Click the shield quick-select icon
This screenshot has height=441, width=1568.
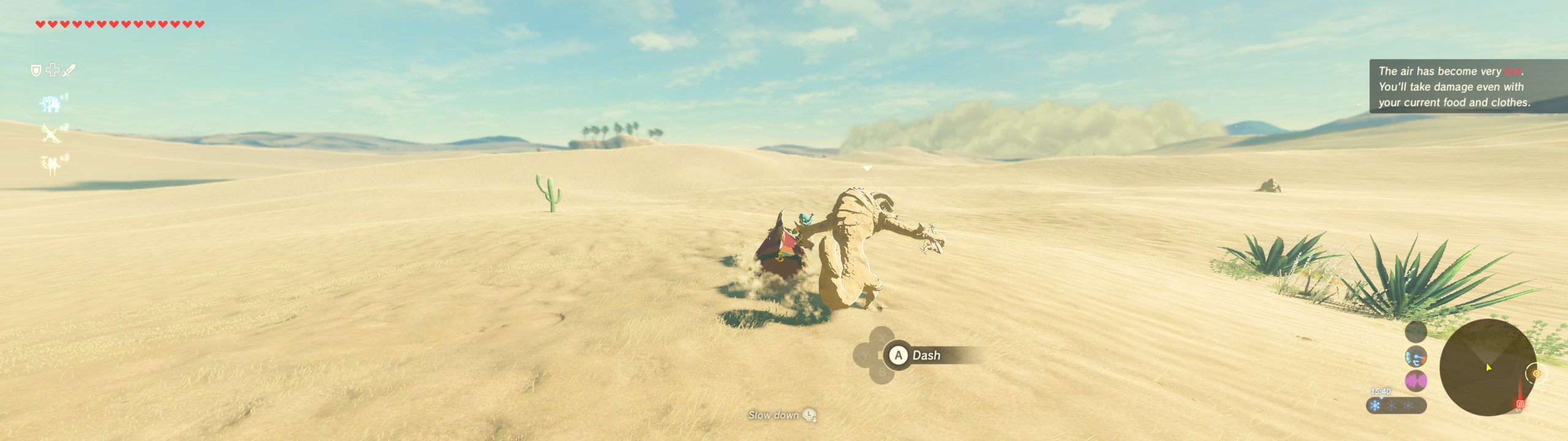click(x=36, y=71)
